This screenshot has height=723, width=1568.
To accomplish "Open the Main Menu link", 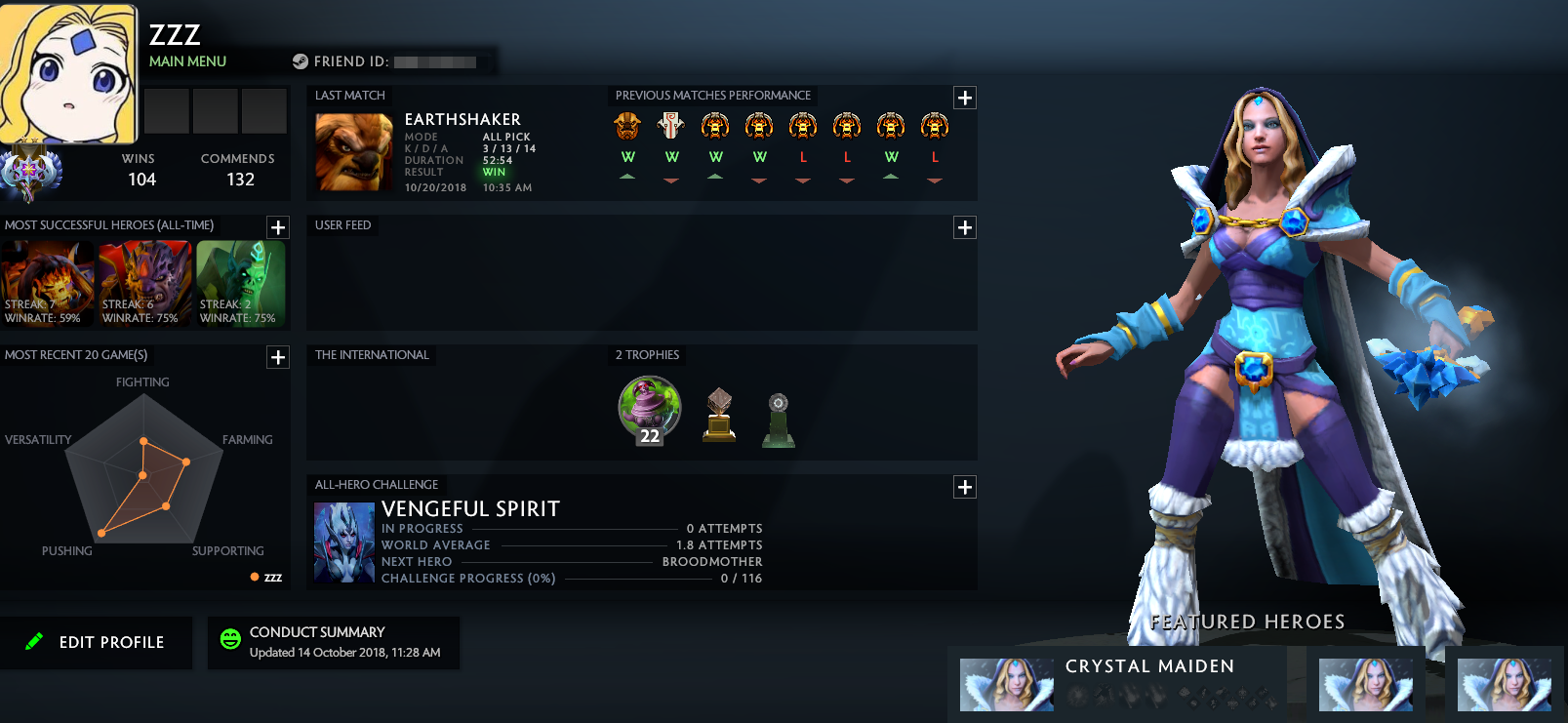I will coord(186,61).
